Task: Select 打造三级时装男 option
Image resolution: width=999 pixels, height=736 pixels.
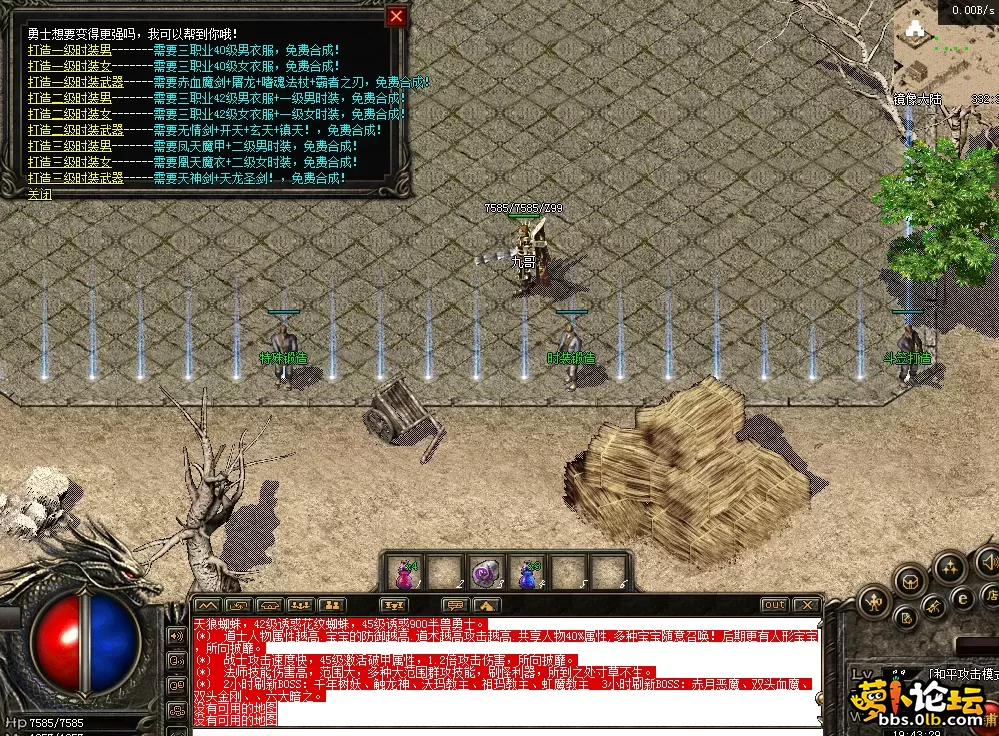Action: (70, 146)
